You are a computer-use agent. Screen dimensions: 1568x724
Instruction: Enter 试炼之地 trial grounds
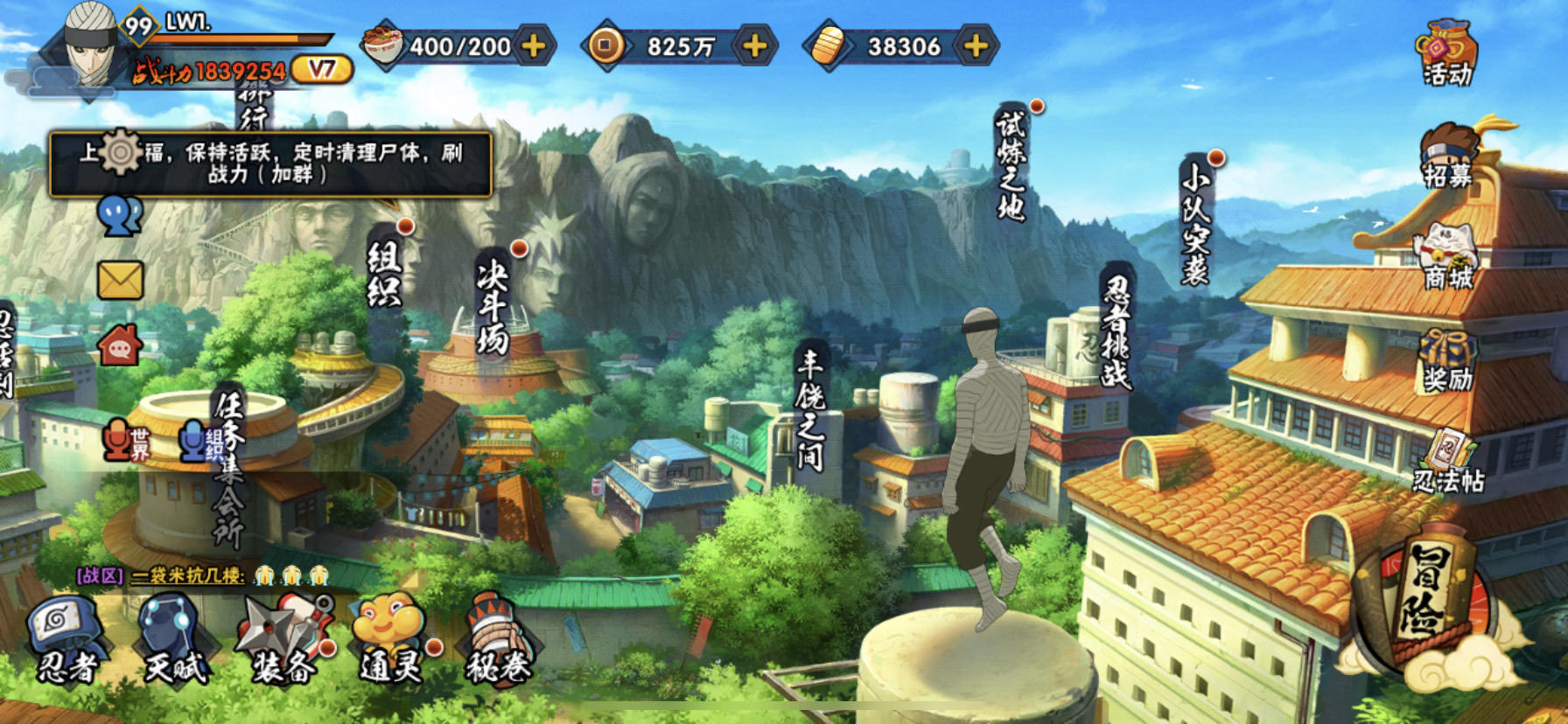click(x=1010, y=164)
